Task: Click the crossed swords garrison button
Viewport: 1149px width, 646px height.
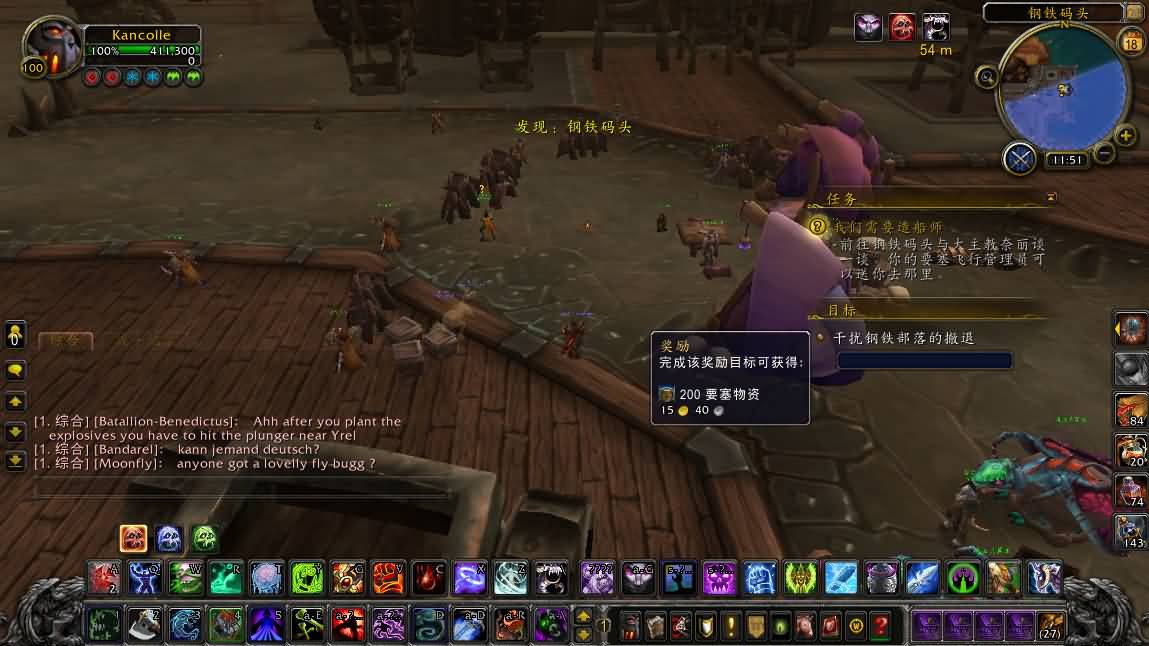Action: tap(1020, 158)
